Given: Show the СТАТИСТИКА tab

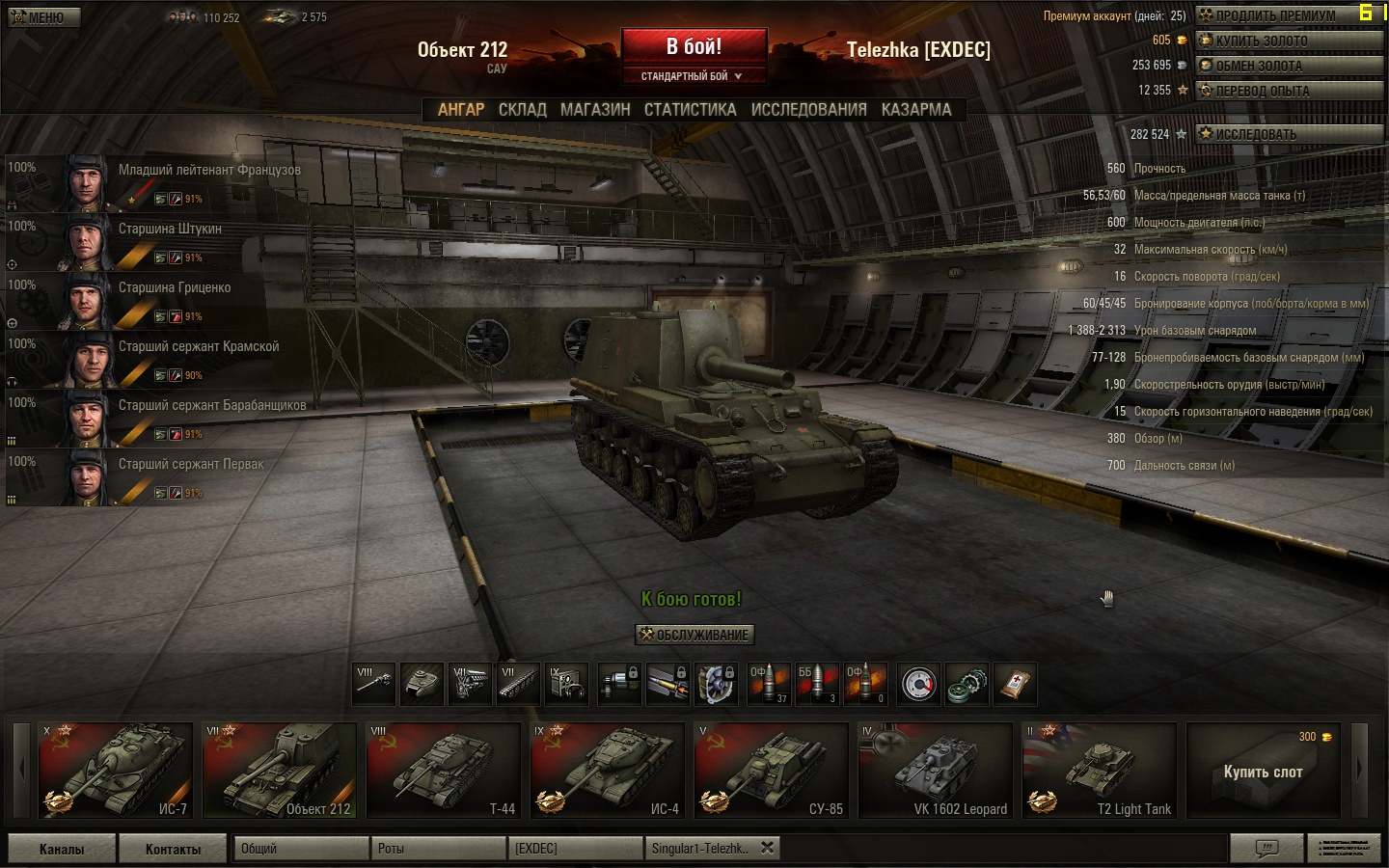Looking at the screenshot, I should [690, 110].
